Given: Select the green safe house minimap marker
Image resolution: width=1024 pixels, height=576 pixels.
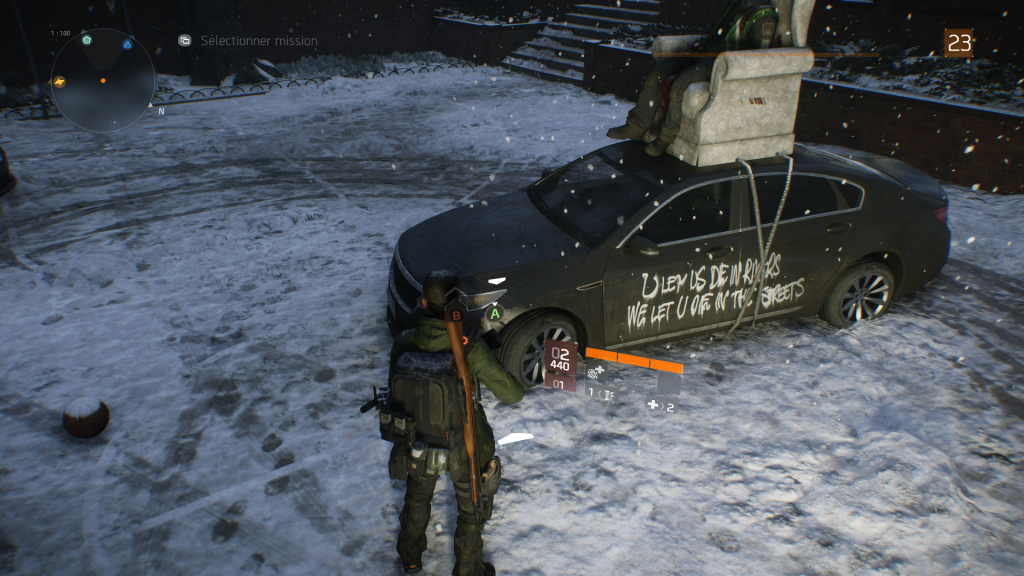Looking at the screenshot, I should point(87,41).
